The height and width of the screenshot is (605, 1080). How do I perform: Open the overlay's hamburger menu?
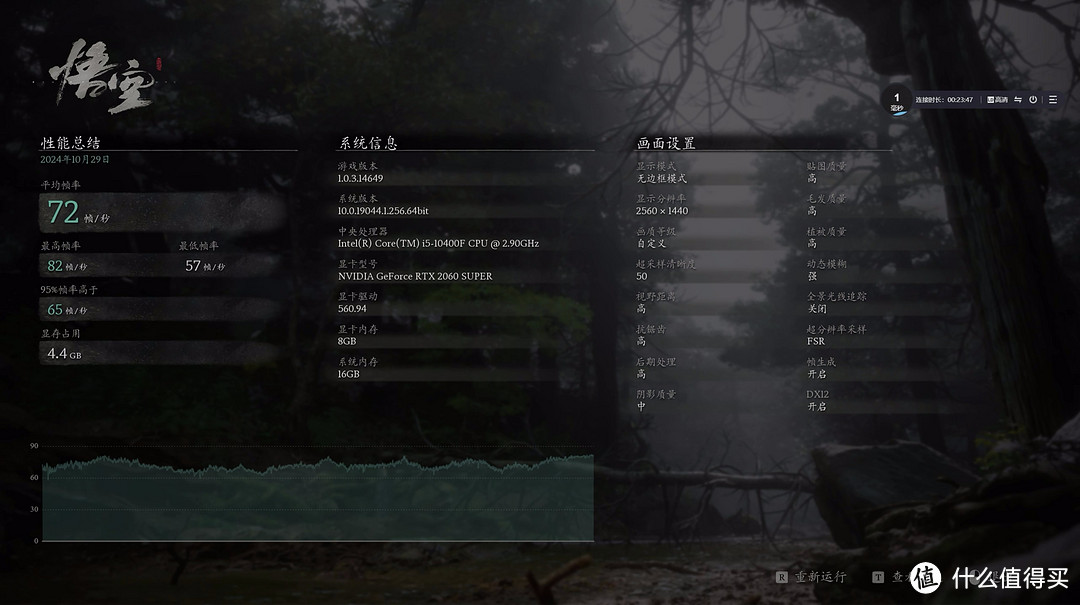coord(1052,100)
